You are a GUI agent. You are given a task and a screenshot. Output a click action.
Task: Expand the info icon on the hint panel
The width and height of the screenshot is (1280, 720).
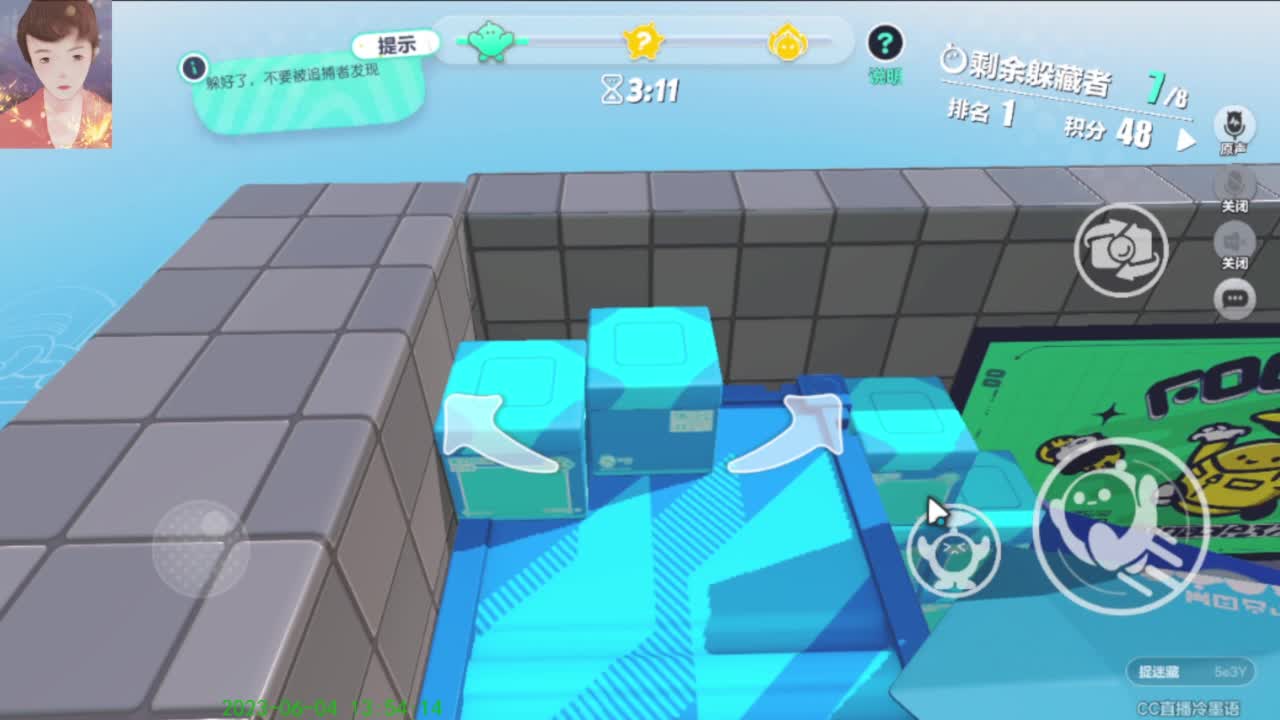191,69
